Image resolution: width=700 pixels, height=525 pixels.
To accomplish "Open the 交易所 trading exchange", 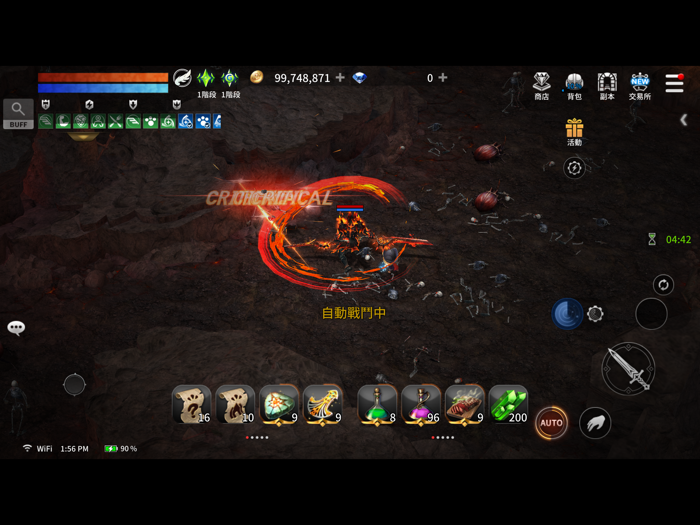I will (640, 85).
